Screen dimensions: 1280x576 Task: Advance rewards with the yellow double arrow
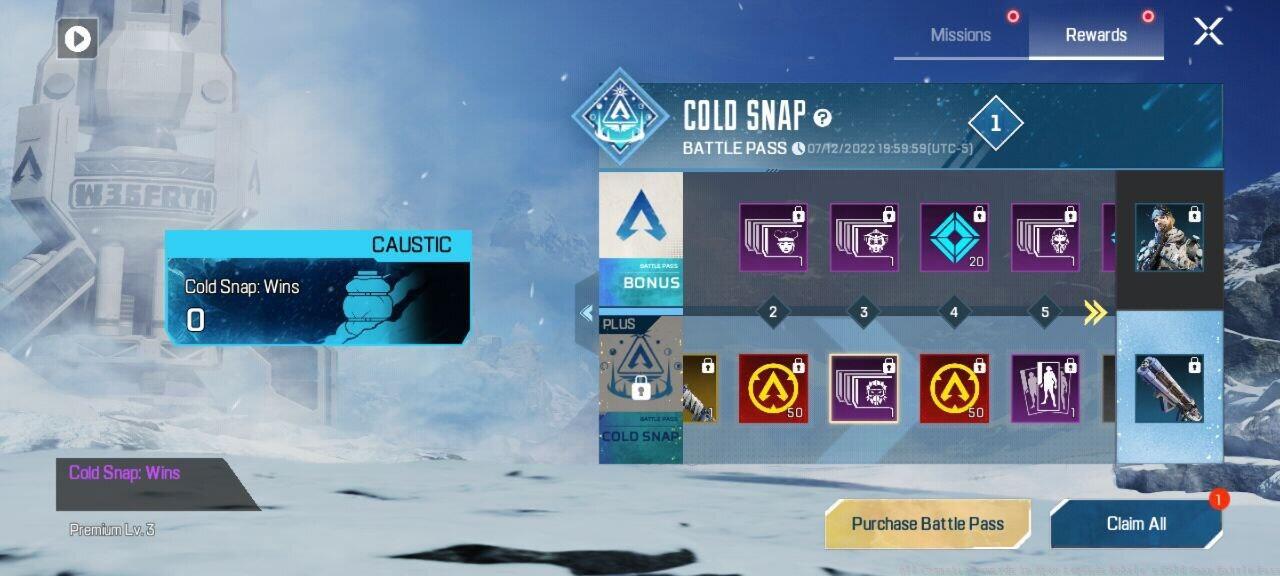tap(1095, 313)
